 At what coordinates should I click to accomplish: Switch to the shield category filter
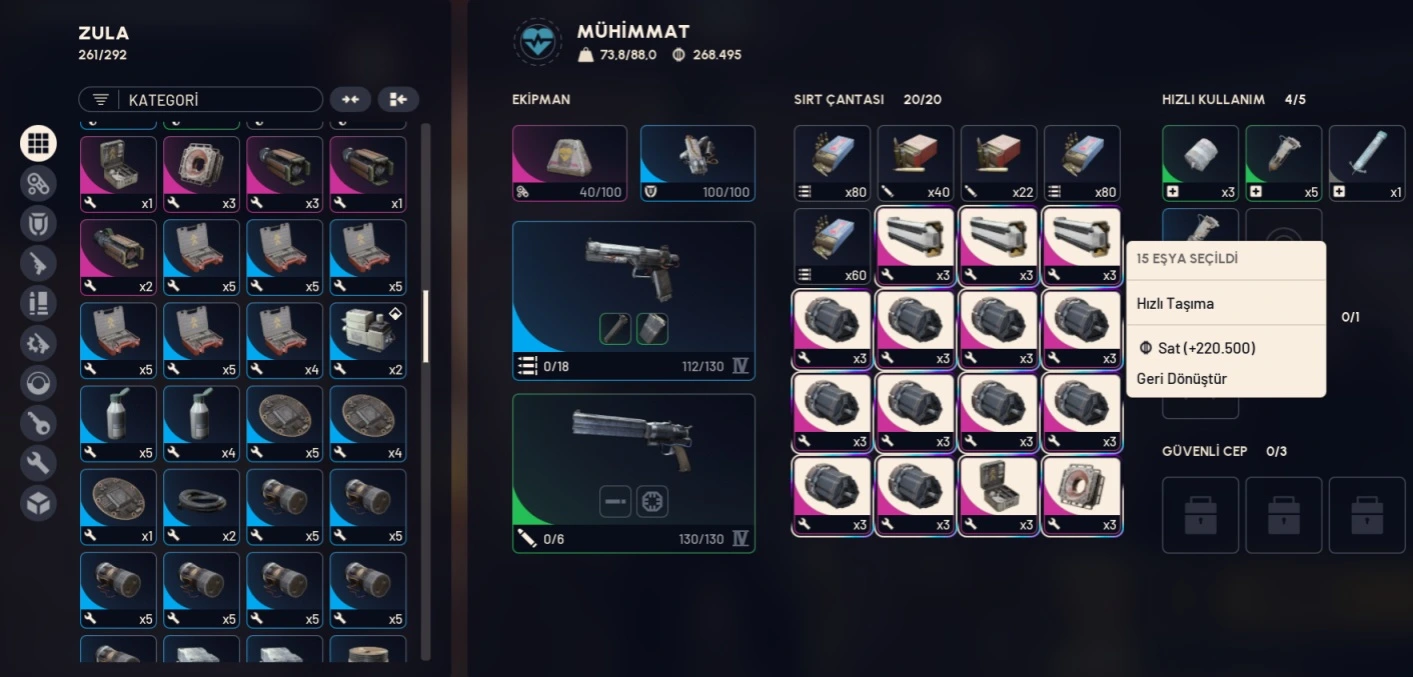[38, 223]
